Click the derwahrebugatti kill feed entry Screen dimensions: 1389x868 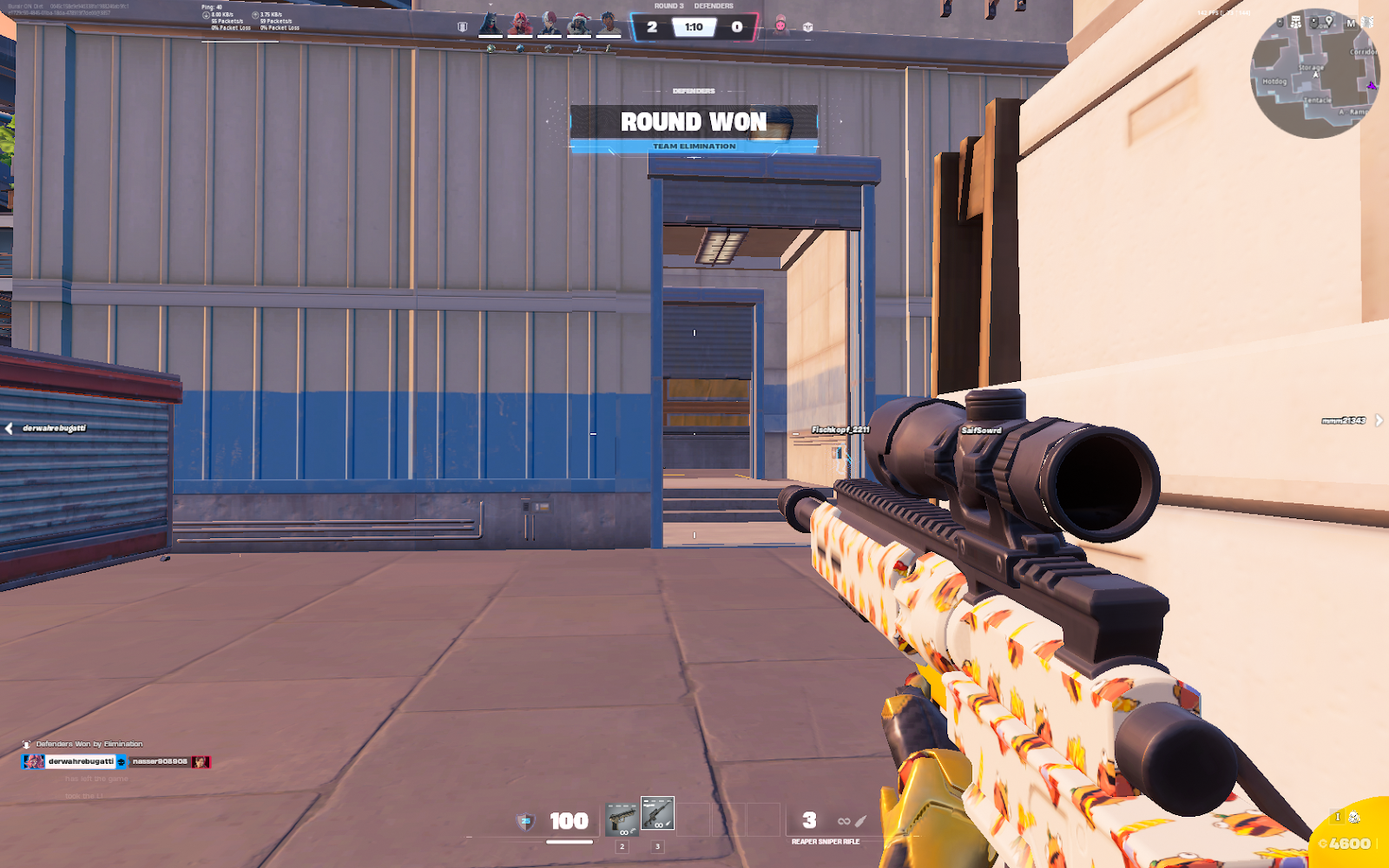[x=80, y=761]
